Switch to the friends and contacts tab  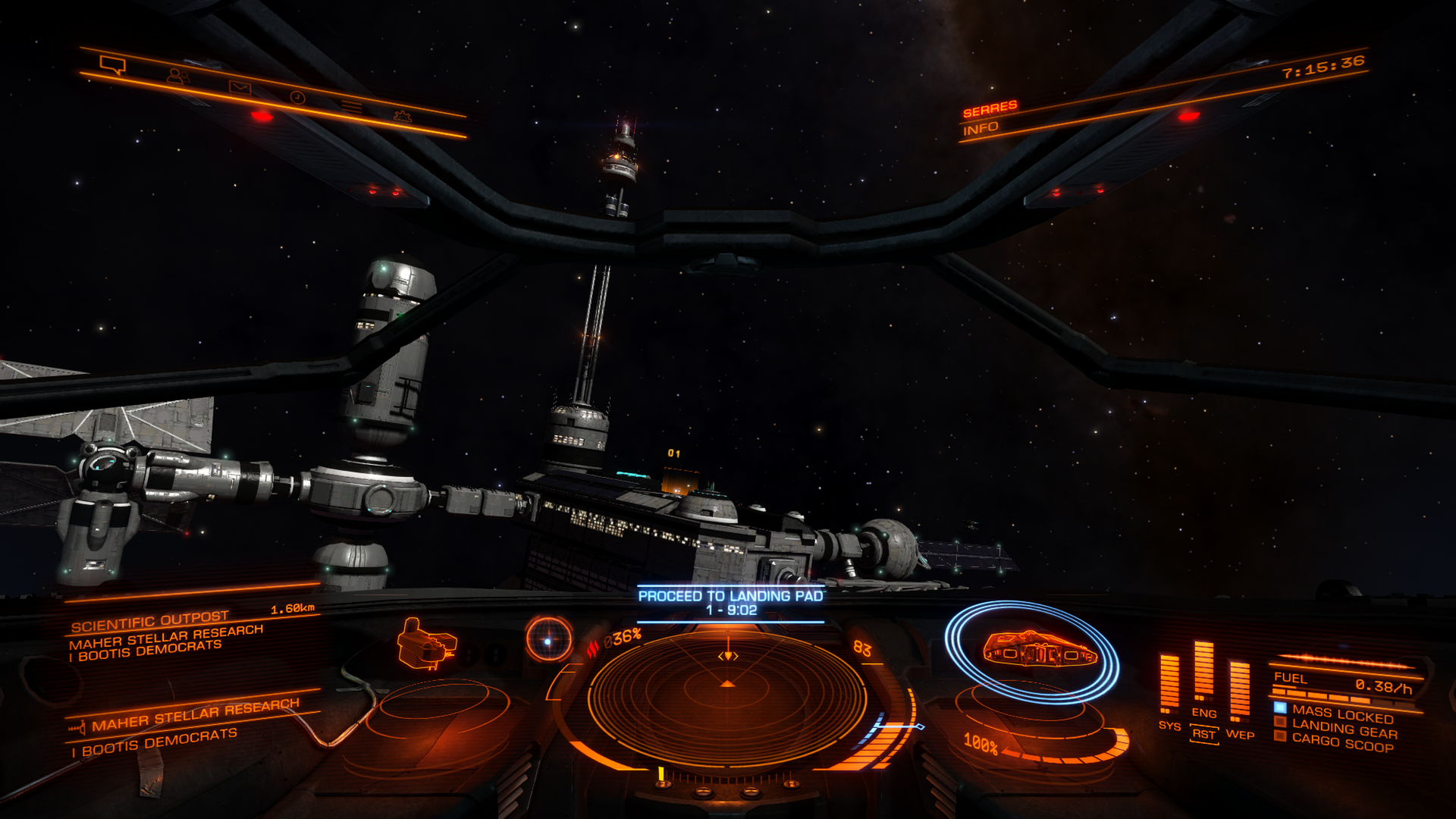pyautogui.click(x=178, y=77)
